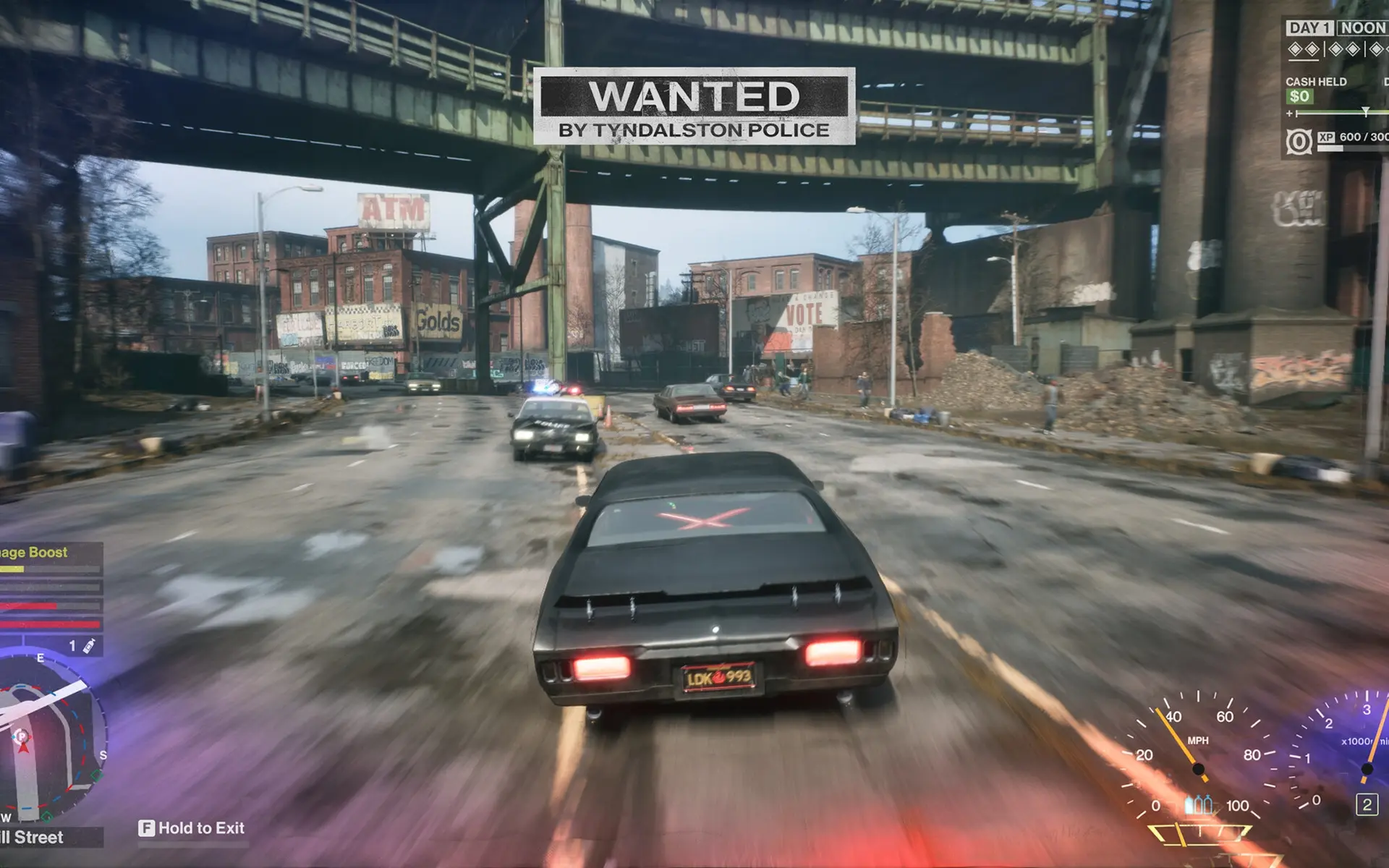Select the spray can icon above the minimap
1389x868 pixels.
tap(89, 646)
